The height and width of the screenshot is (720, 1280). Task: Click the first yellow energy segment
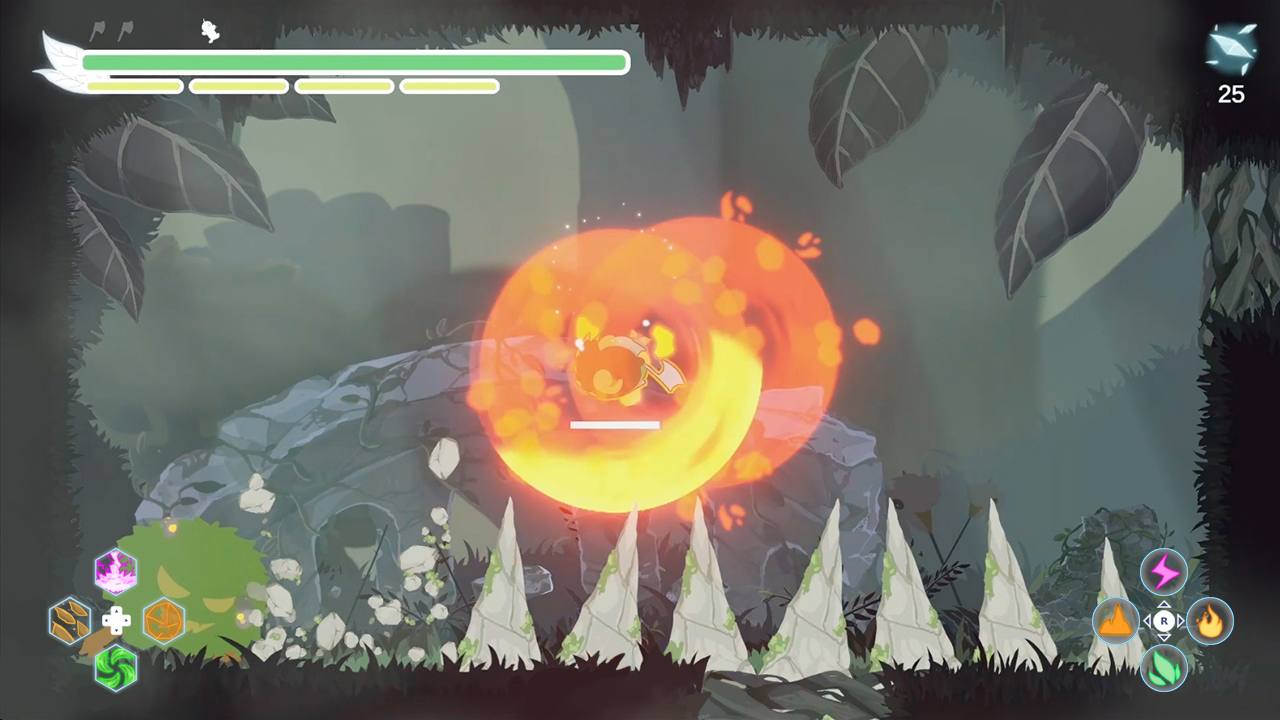pyautogui.click(x=135, y=87)
